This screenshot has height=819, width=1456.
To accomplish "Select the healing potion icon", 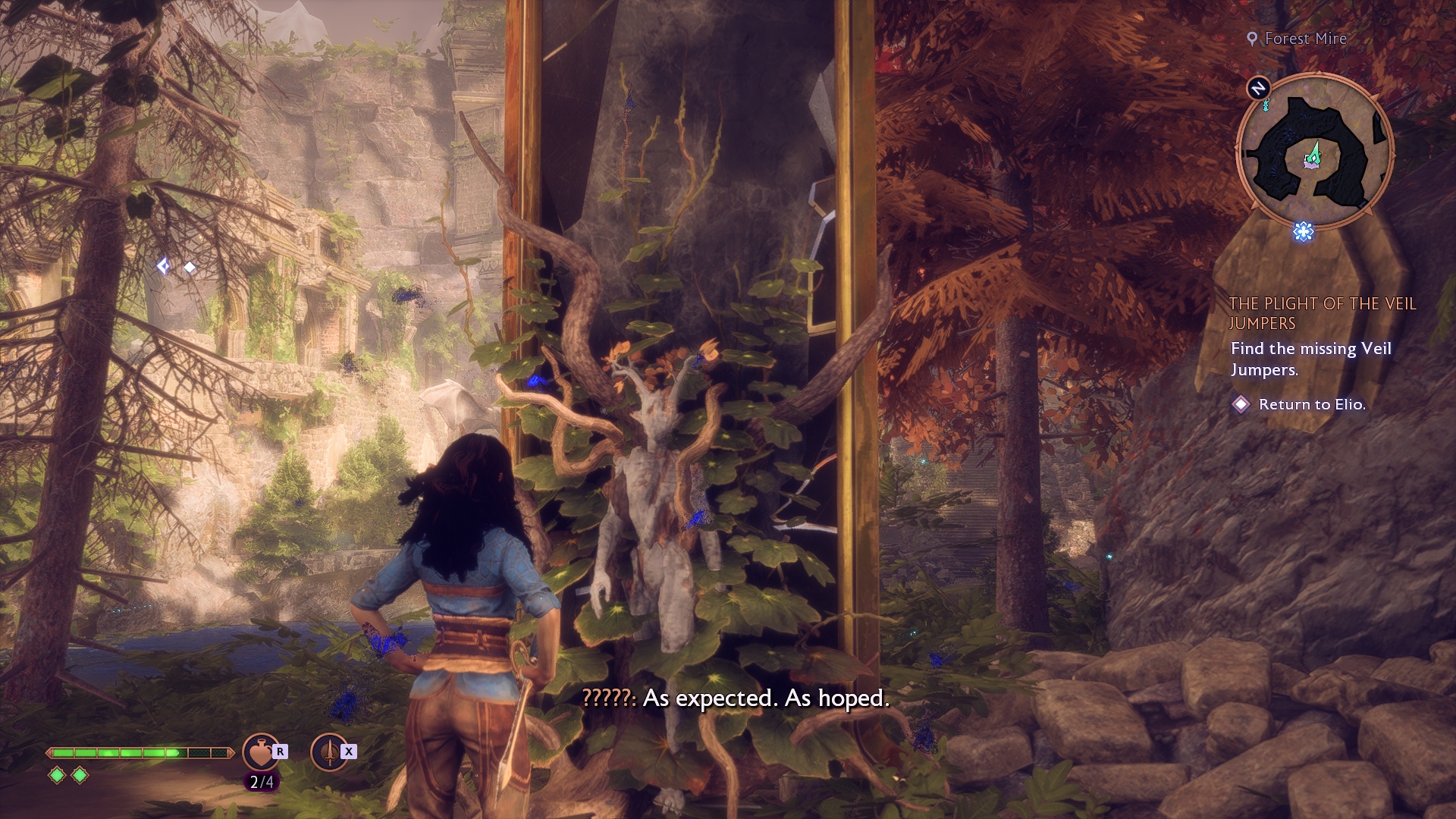I will click(260, 752).
